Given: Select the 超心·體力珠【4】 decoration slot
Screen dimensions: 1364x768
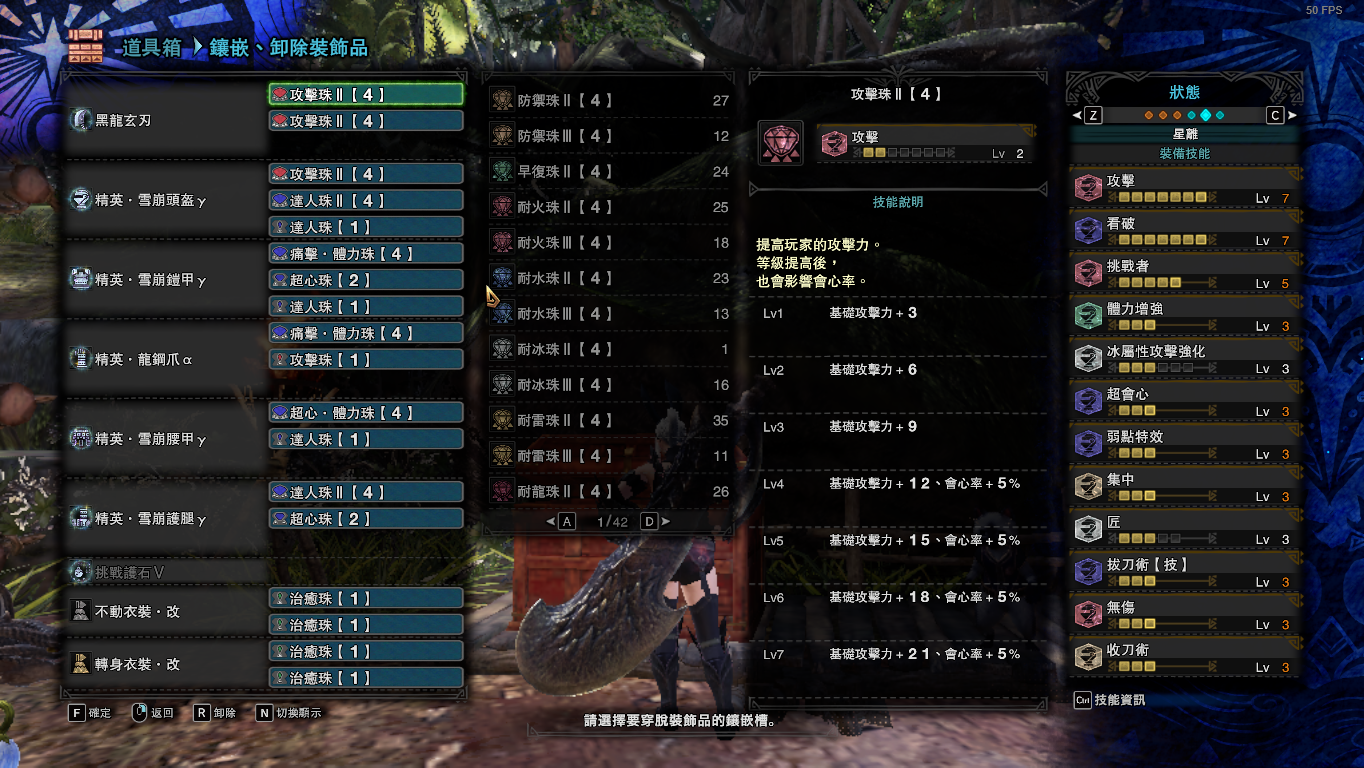Looking at the screenshot, I should (365, 413).
